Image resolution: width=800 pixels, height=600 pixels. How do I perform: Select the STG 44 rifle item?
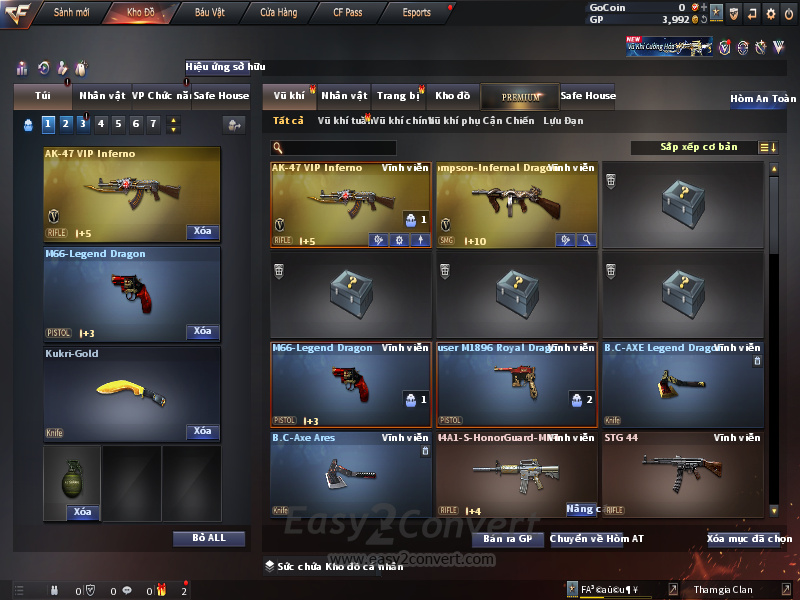click(x=682, y=474)
